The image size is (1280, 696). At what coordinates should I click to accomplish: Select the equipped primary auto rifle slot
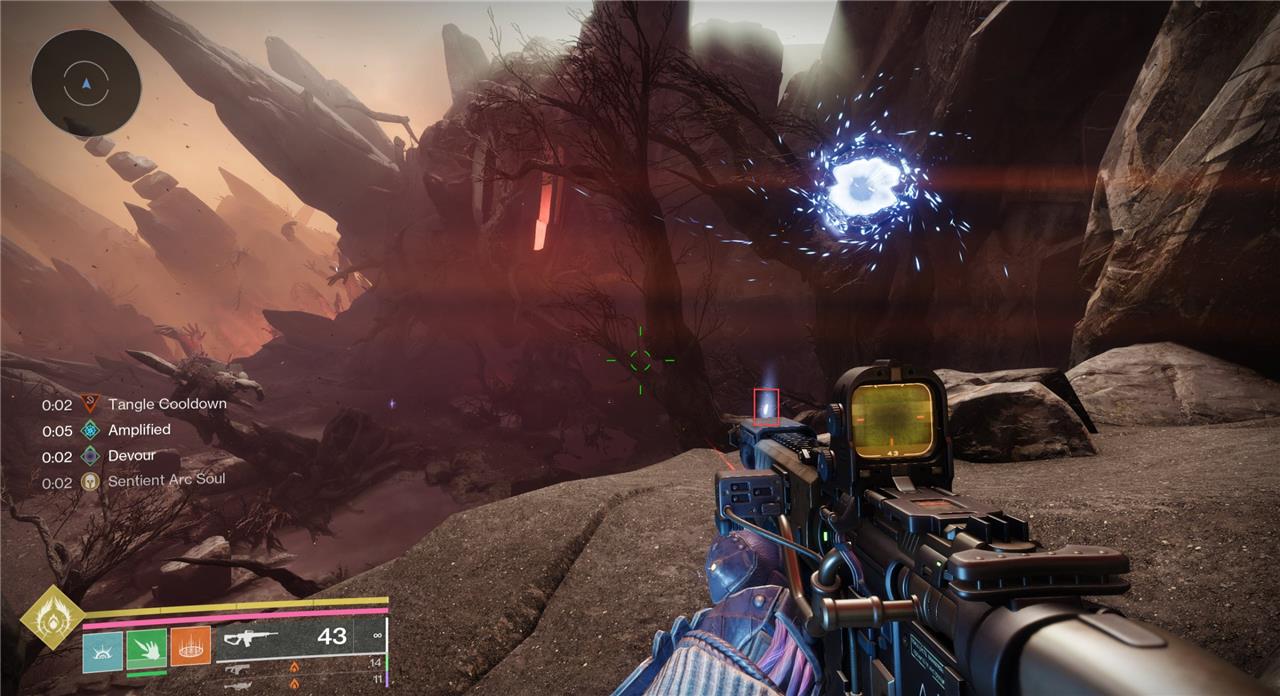300,636
